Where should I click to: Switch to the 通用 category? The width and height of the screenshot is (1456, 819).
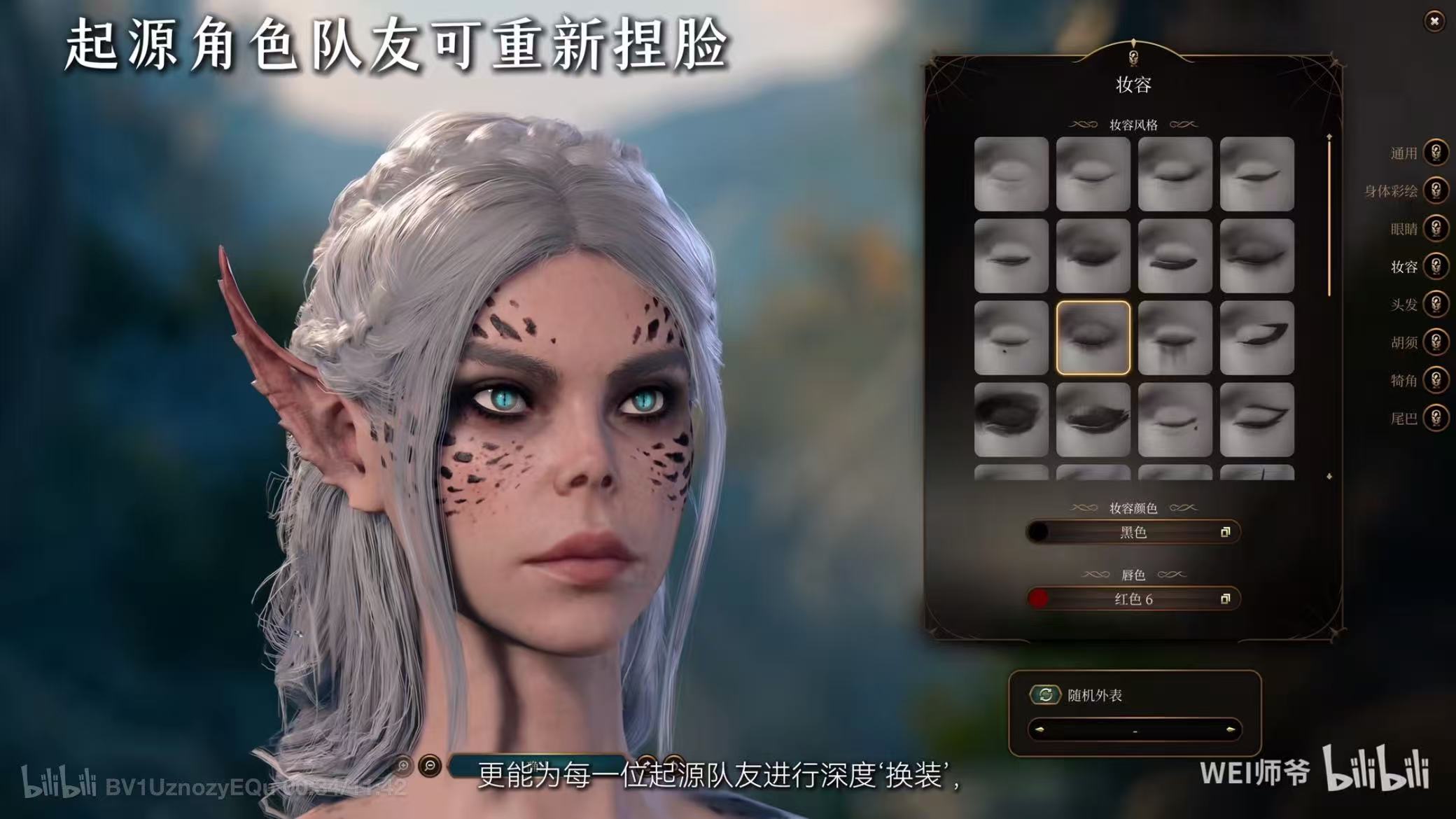pyautogui.click(x=1435, y=153)
